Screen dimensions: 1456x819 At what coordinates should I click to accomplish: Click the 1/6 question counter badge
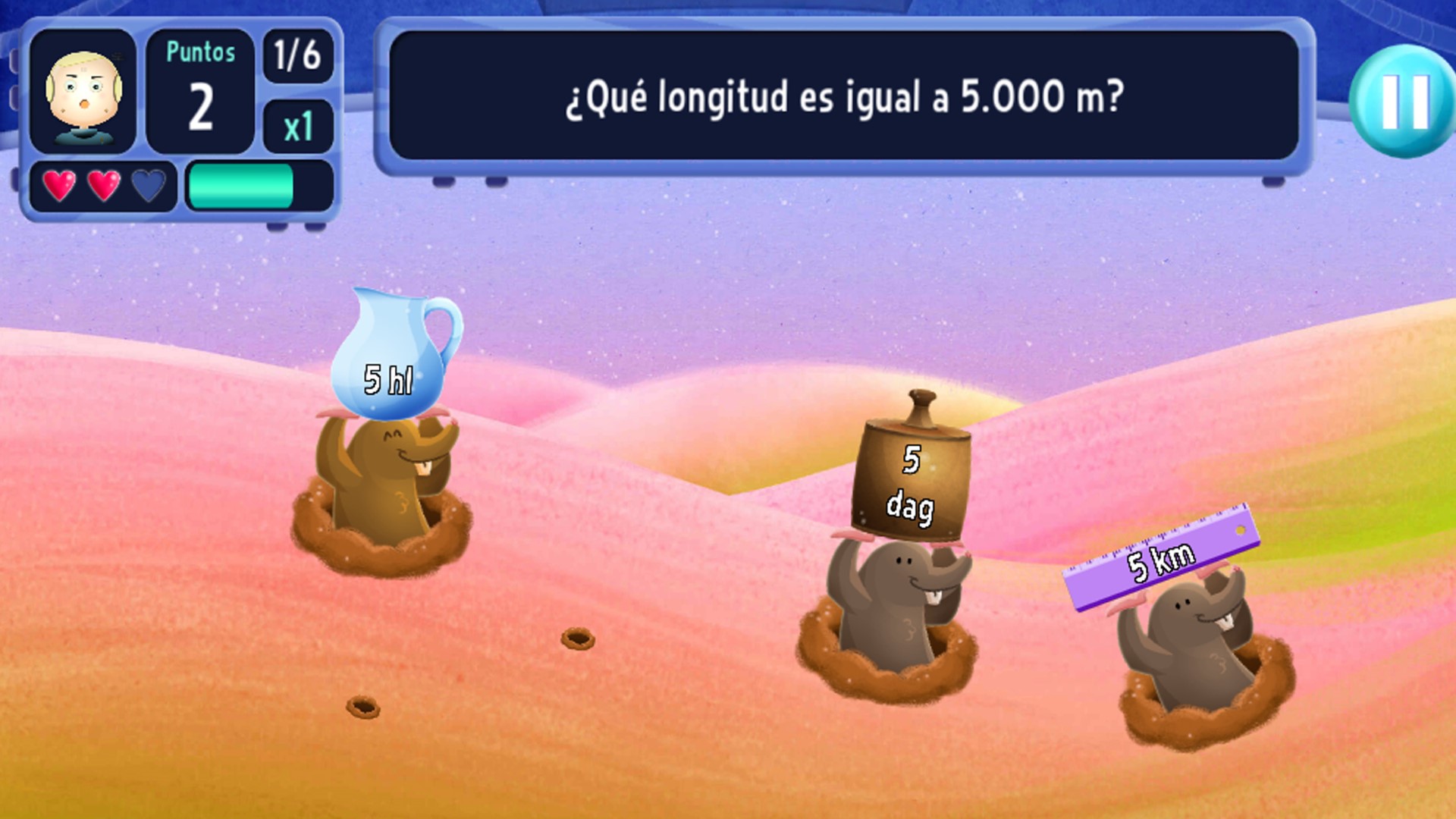[297, 57]
